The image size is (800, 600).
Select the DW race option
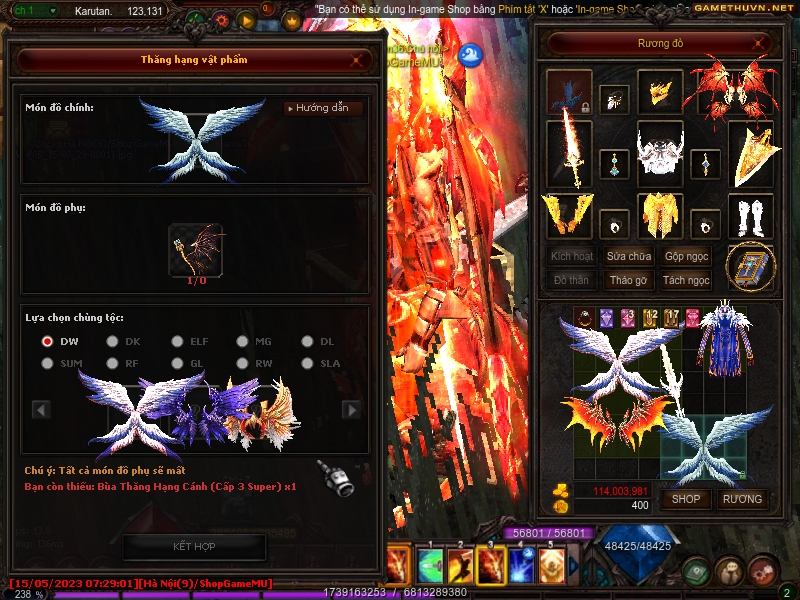click(x=48, y=341)
